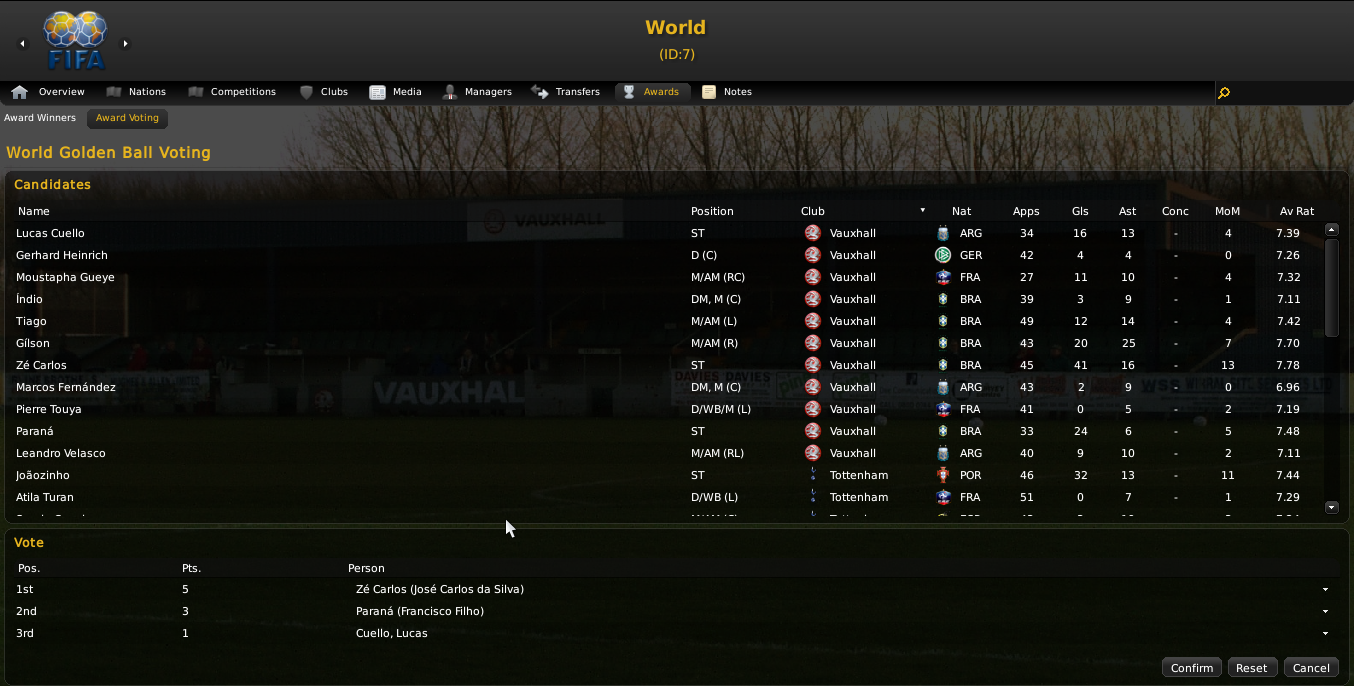This screenshot has width=1354, height=686.
Task: Go to next page arrow beside FIFA logo
Action: pos(126,43)
